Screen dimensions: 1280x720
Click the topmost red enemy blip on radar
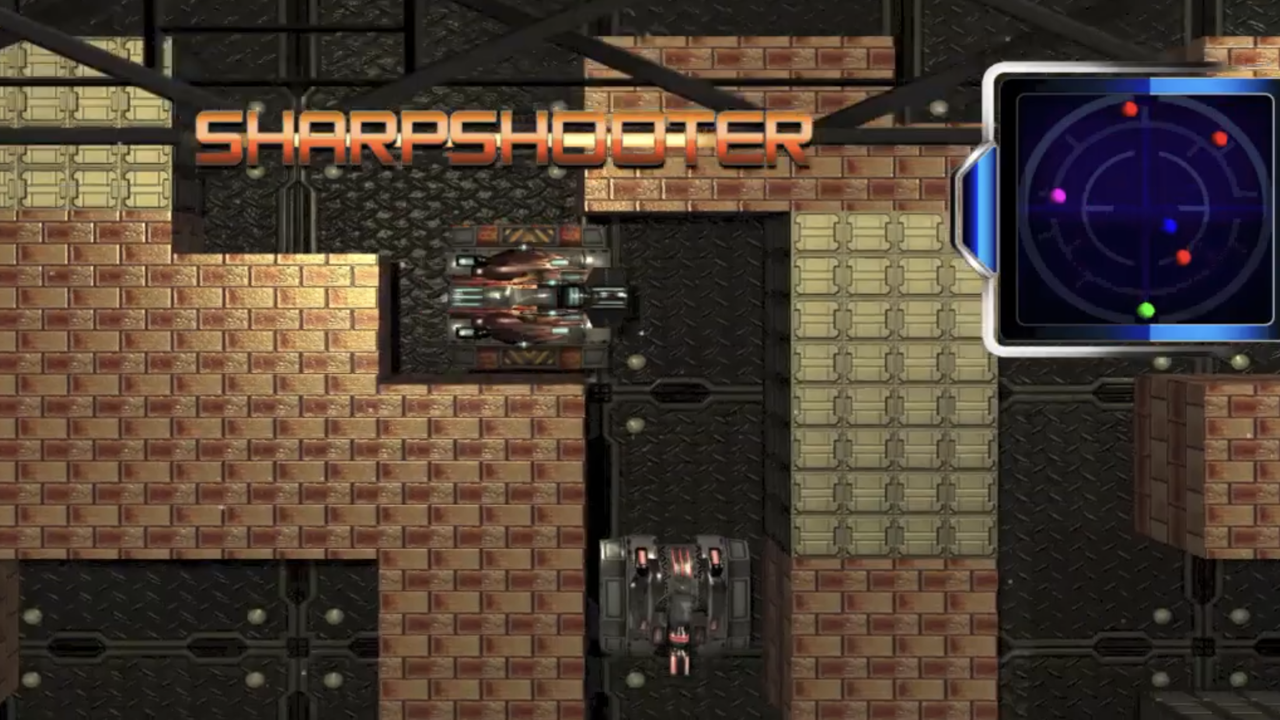[x=1131, y=110]
